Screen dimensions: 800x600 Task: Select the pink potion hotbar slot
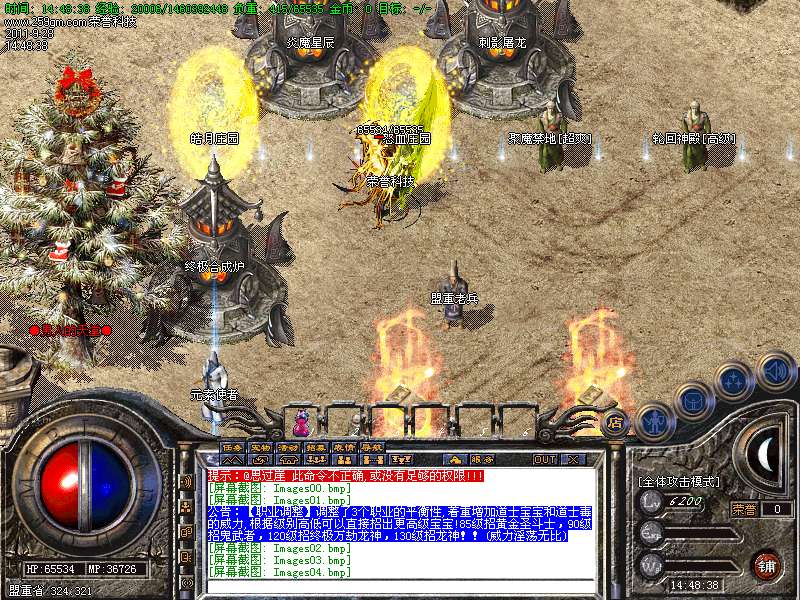301,418
